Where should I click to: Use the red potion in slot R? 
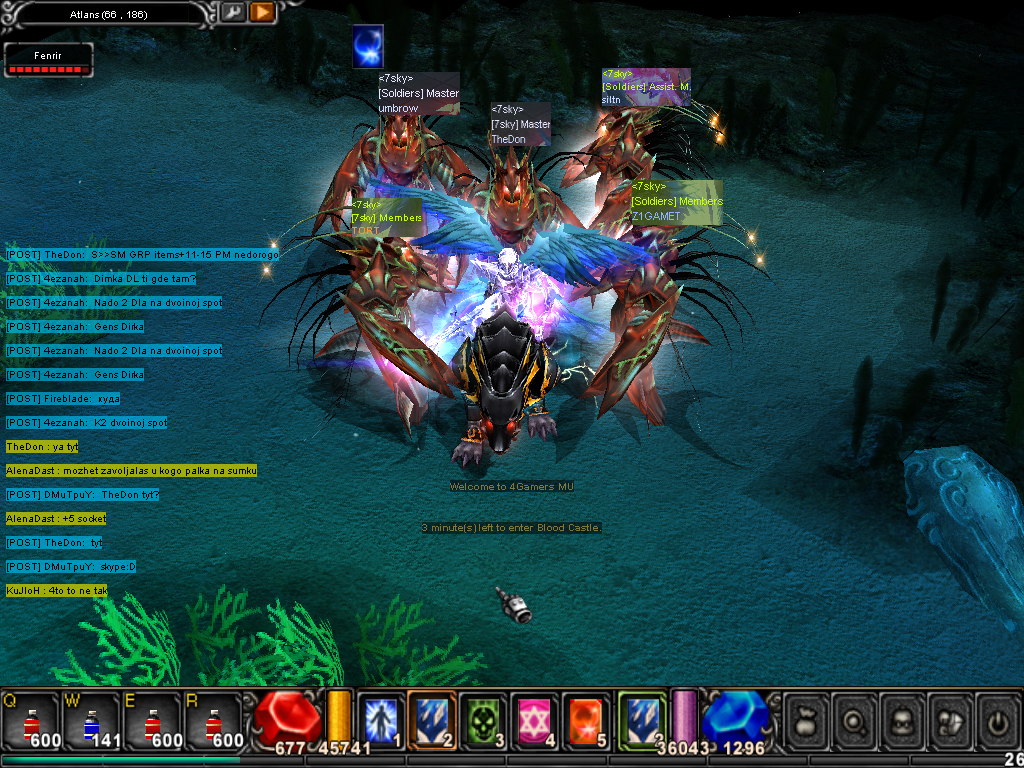click(210, 720)
